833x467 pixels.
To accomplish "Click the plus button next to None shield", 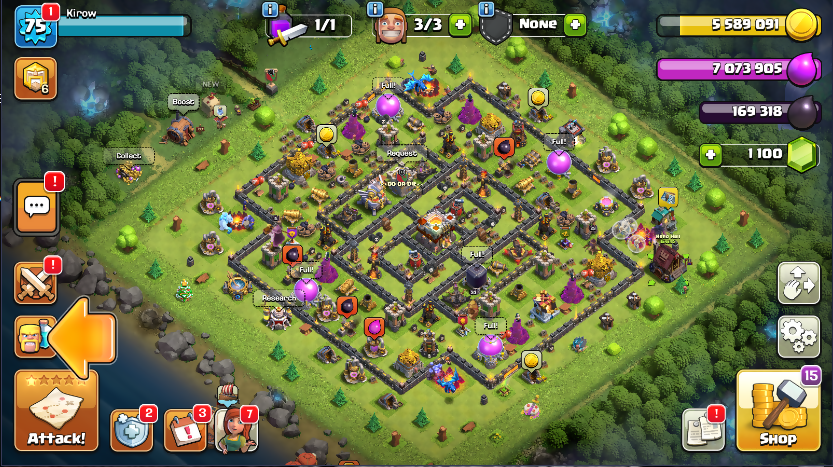I will [574, 24].
